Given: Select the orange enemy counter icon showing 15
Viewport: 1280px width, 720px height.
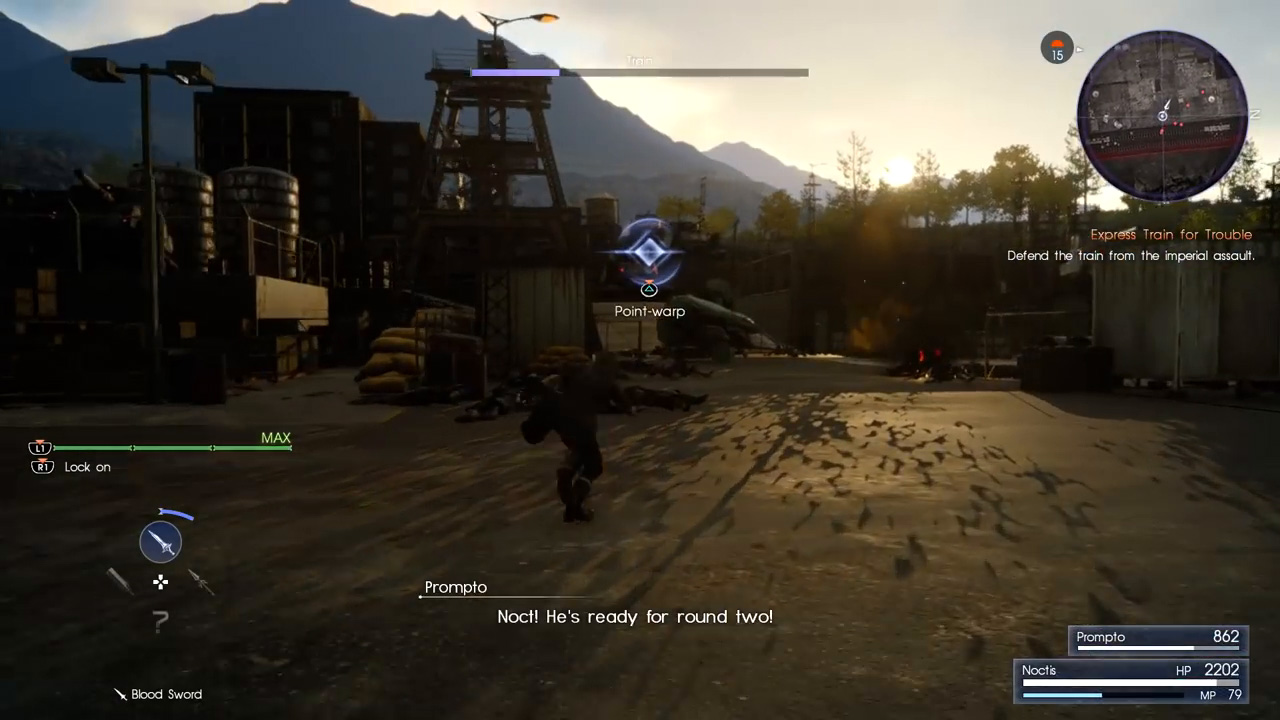Looking at the screenshot, I should pos(1057,48).
